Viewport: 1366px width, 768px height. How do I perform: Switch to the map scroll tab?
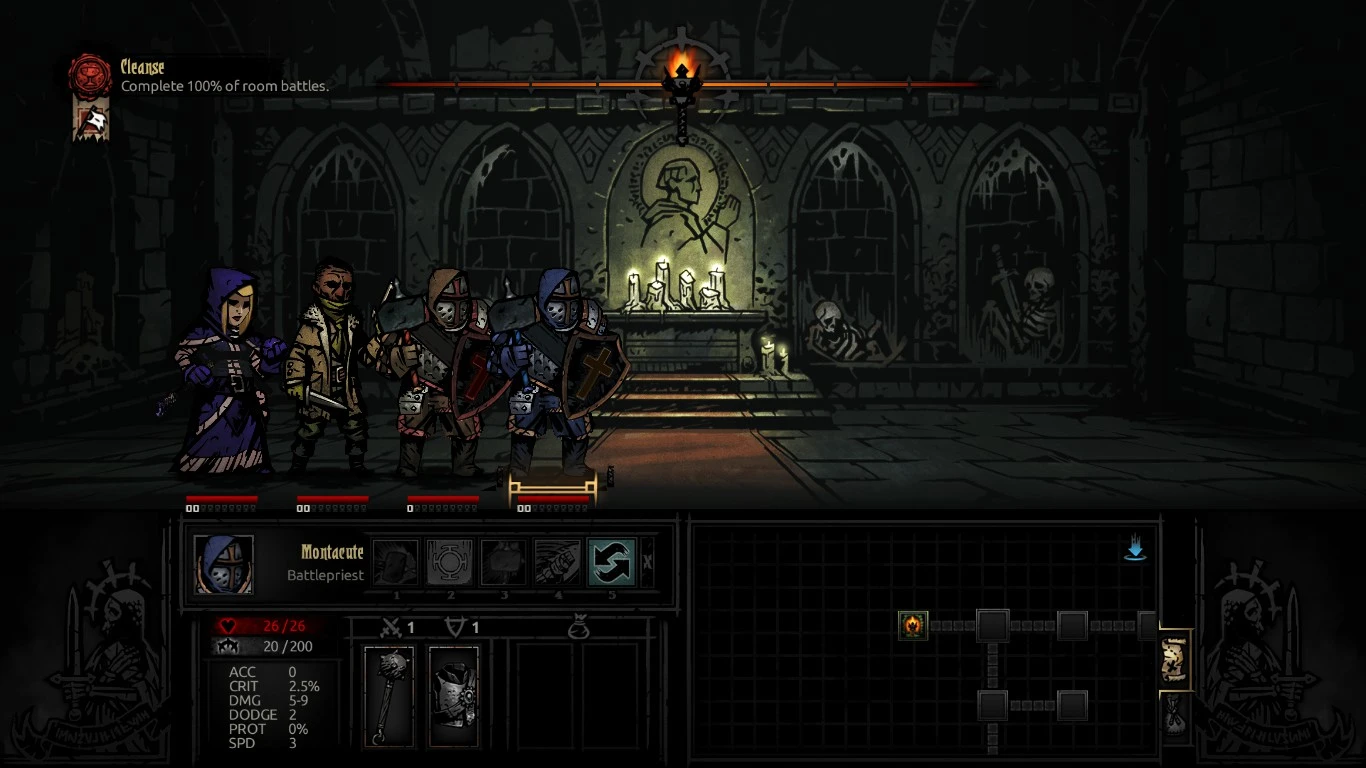[x=1175, y=660]
